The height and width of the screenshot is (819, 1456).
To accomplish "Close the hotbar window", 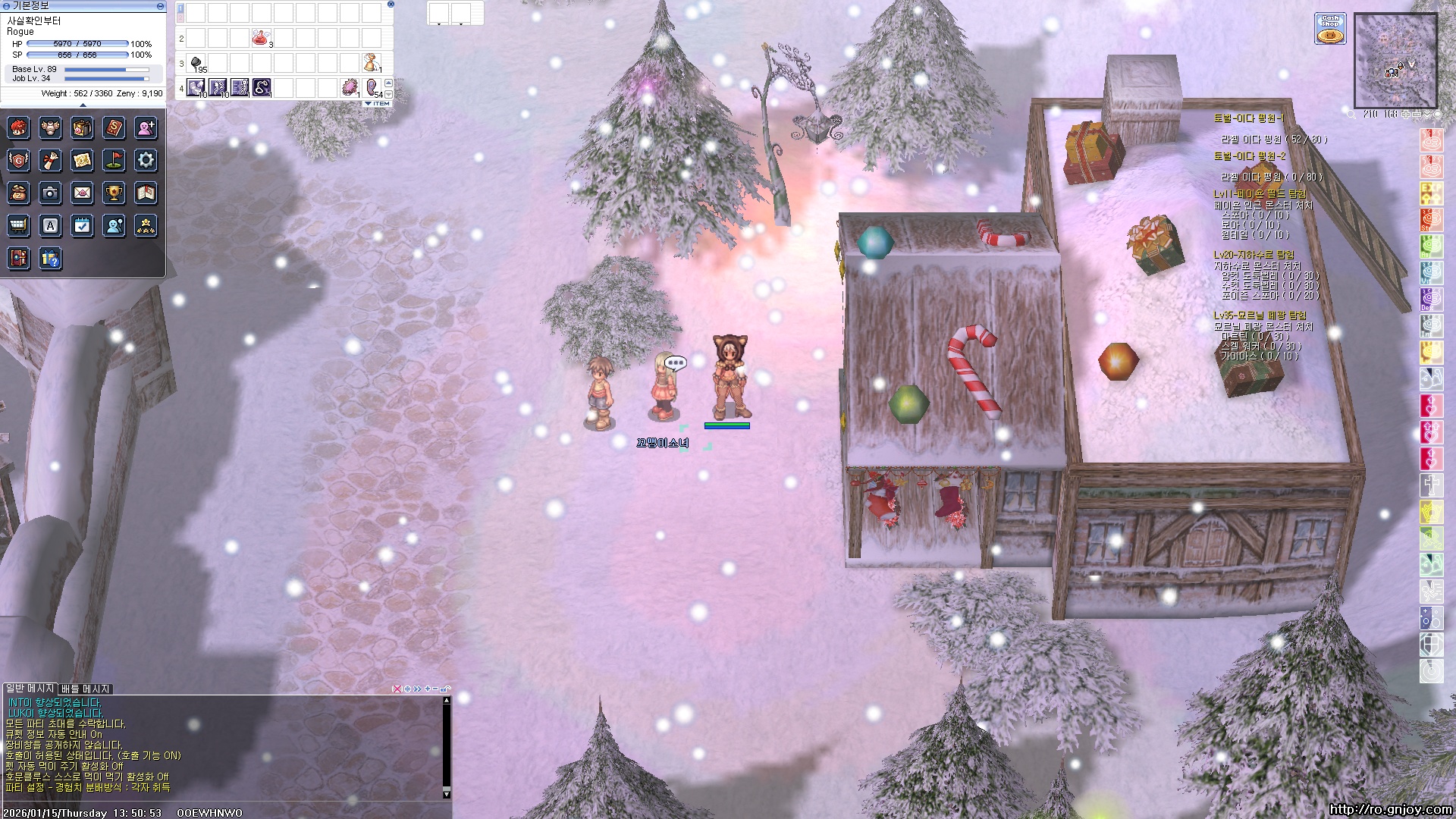I will (x=391, y=5).
